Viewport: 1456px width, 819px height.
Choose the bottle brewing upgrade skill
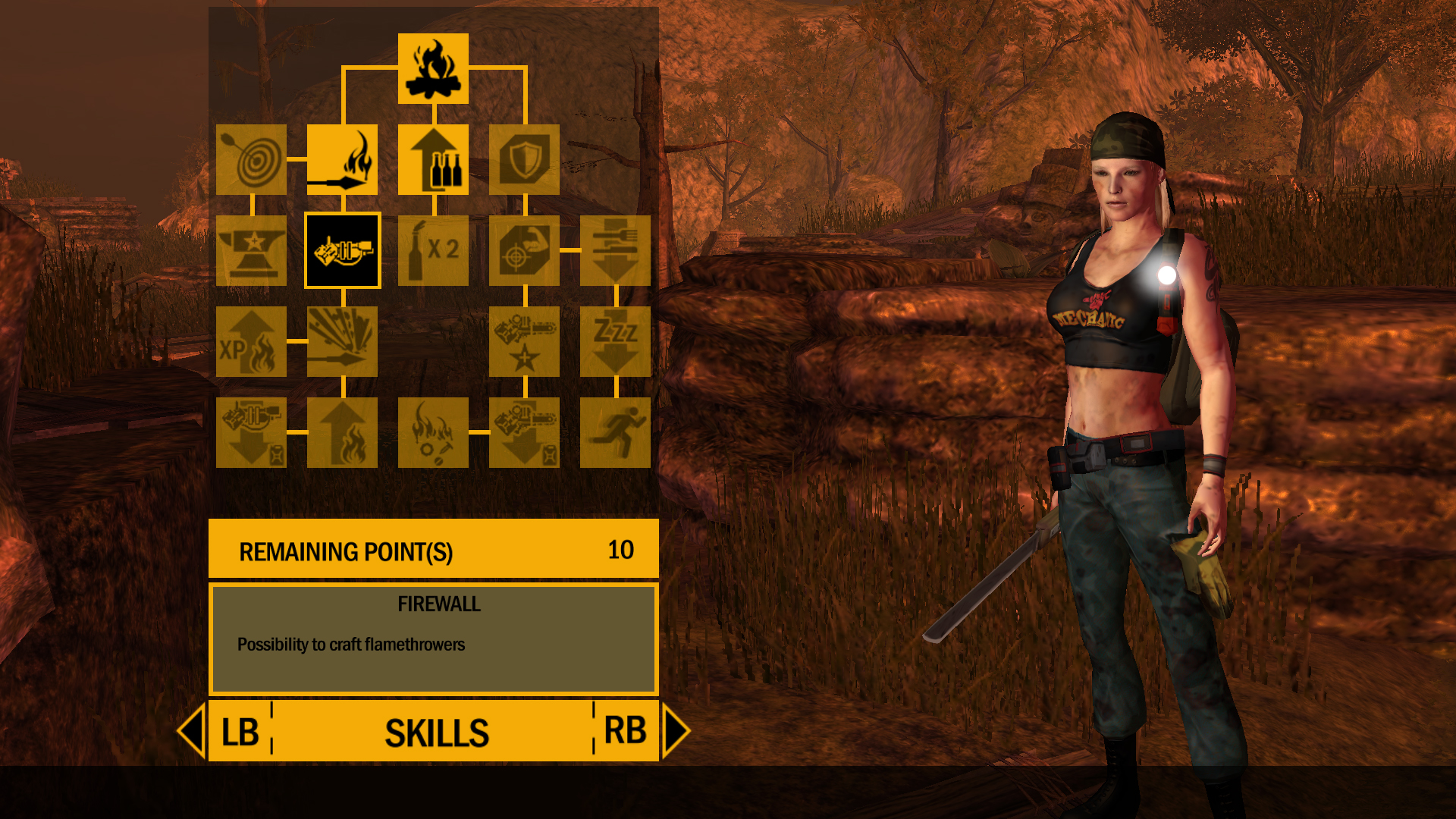tap(433, 161)
